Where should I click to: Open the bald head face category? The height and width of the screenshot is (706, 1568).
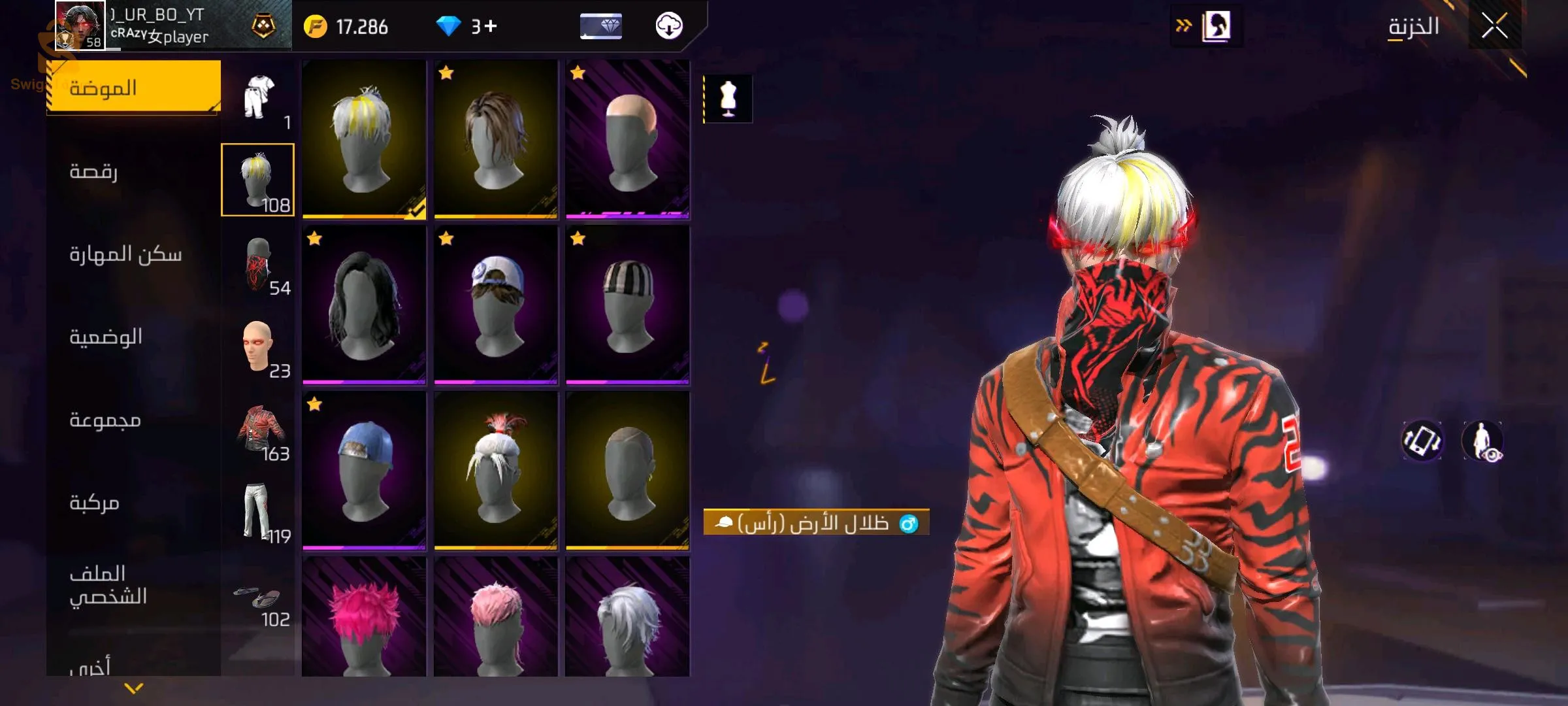259,346
